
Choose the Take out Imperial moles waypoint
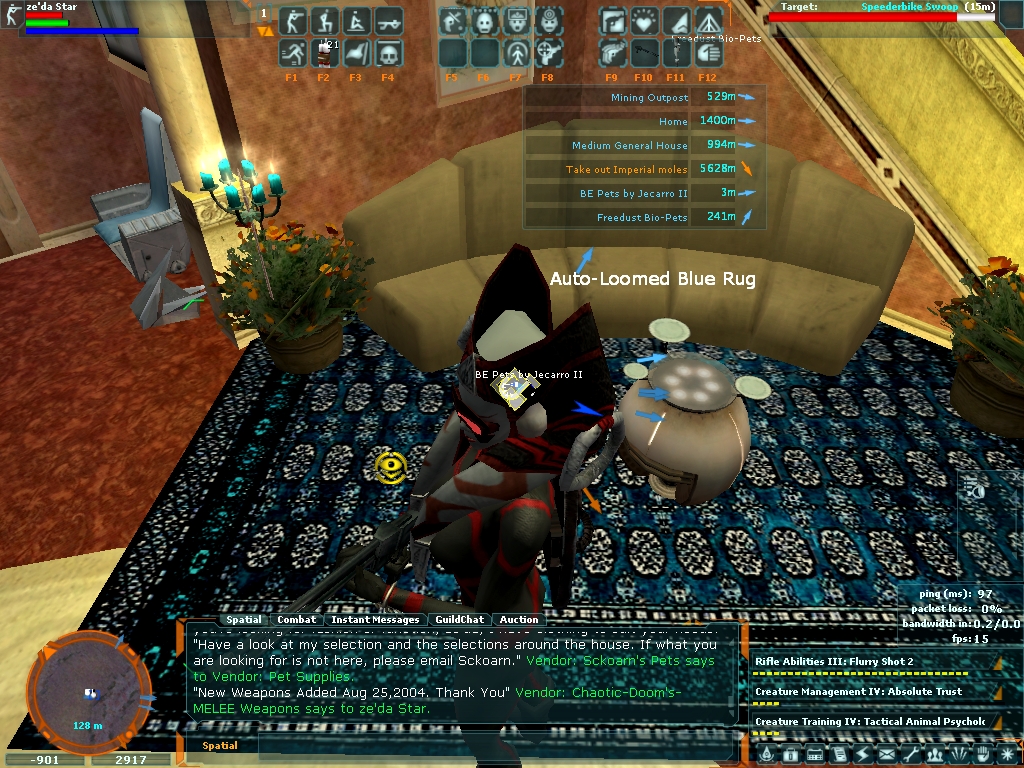point(626,169)
